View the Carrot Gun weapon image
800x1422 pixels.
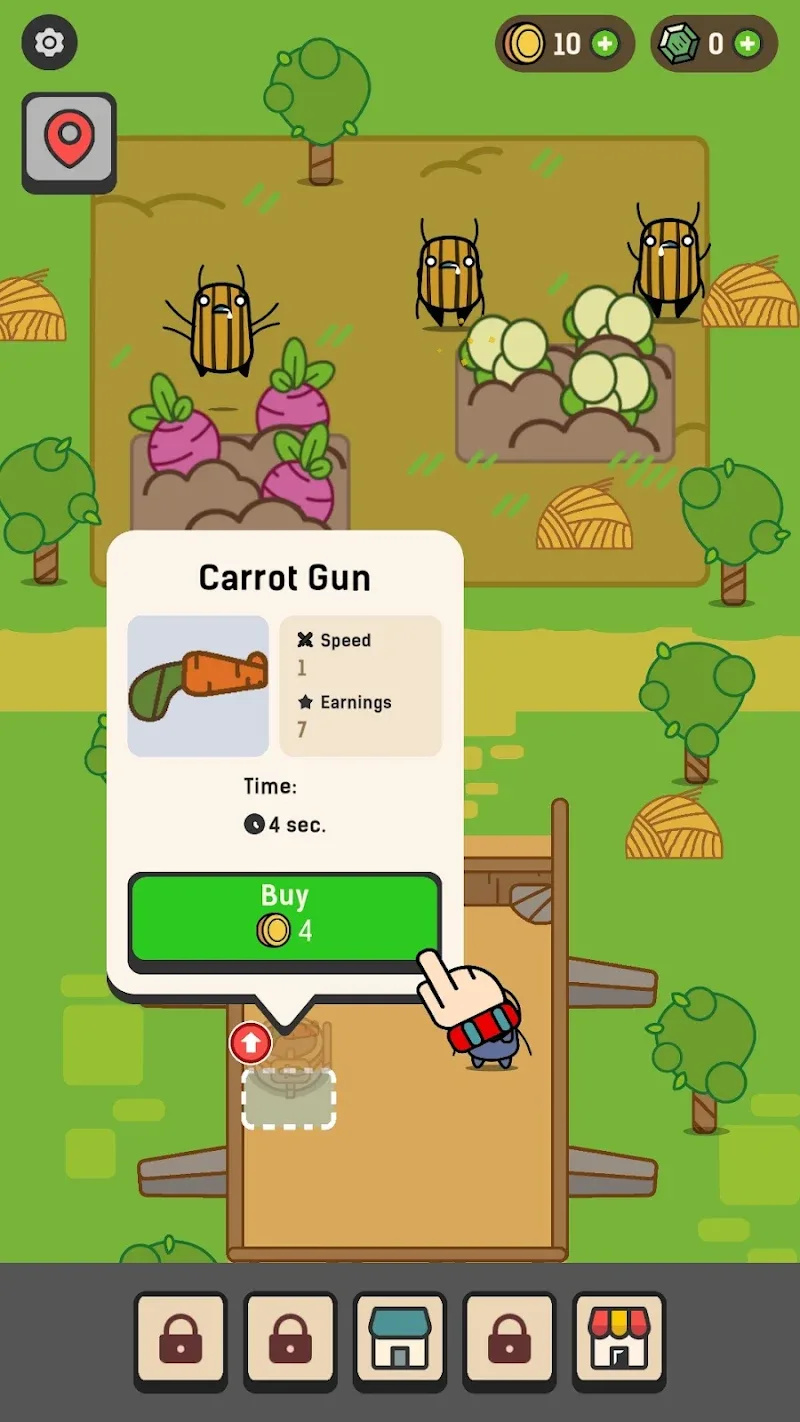(198, 686)
